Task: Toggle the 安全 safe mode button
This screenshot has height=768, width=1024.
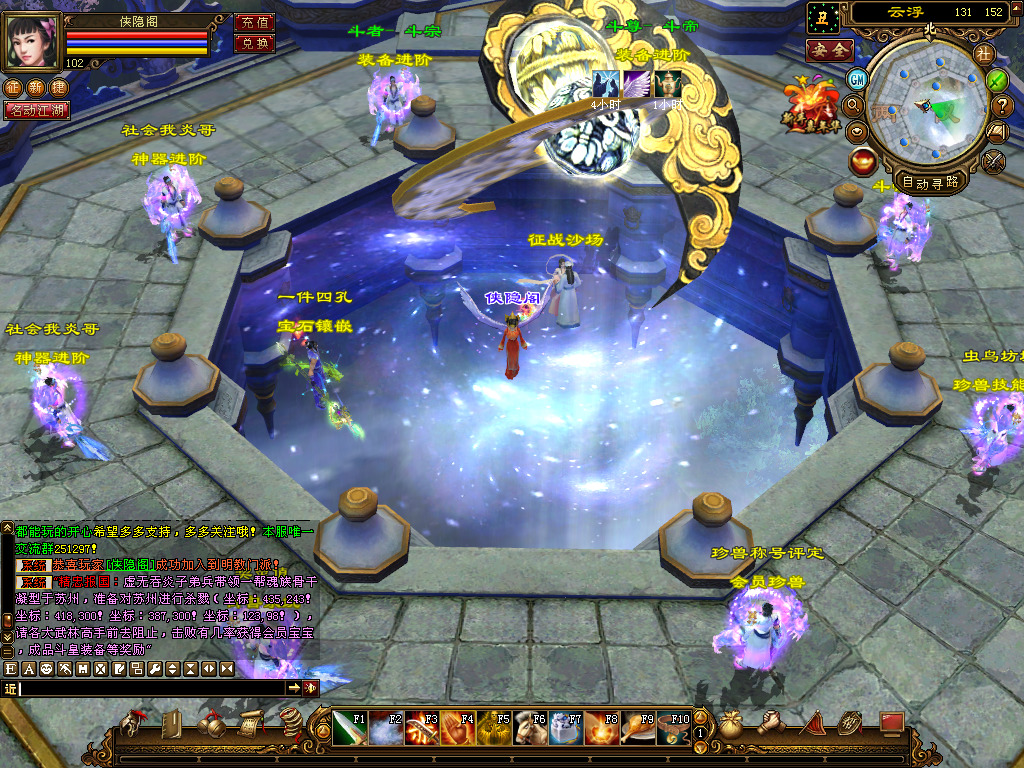Action: point(830,50)
